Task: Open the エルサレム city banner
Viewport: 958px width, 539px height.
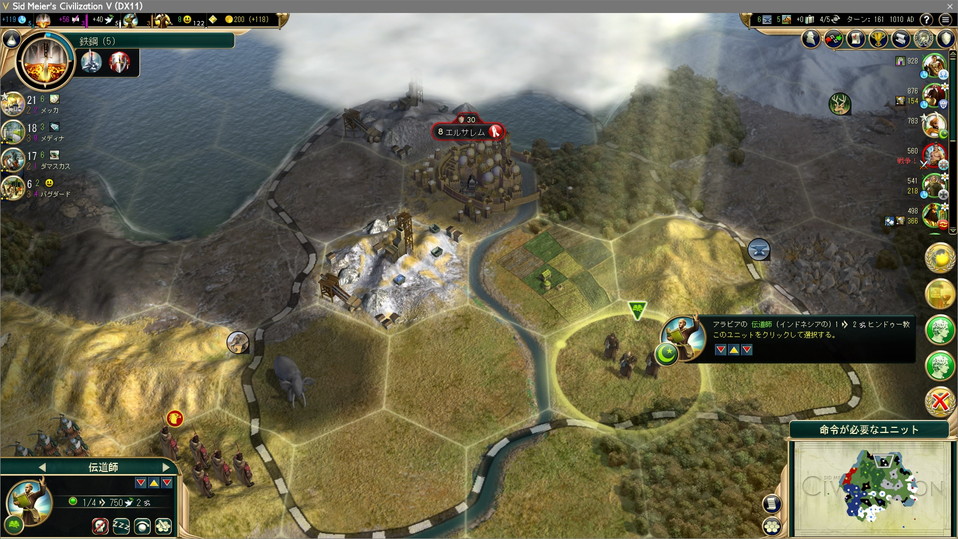Action: pyautogui.click(x=468, y=132)
